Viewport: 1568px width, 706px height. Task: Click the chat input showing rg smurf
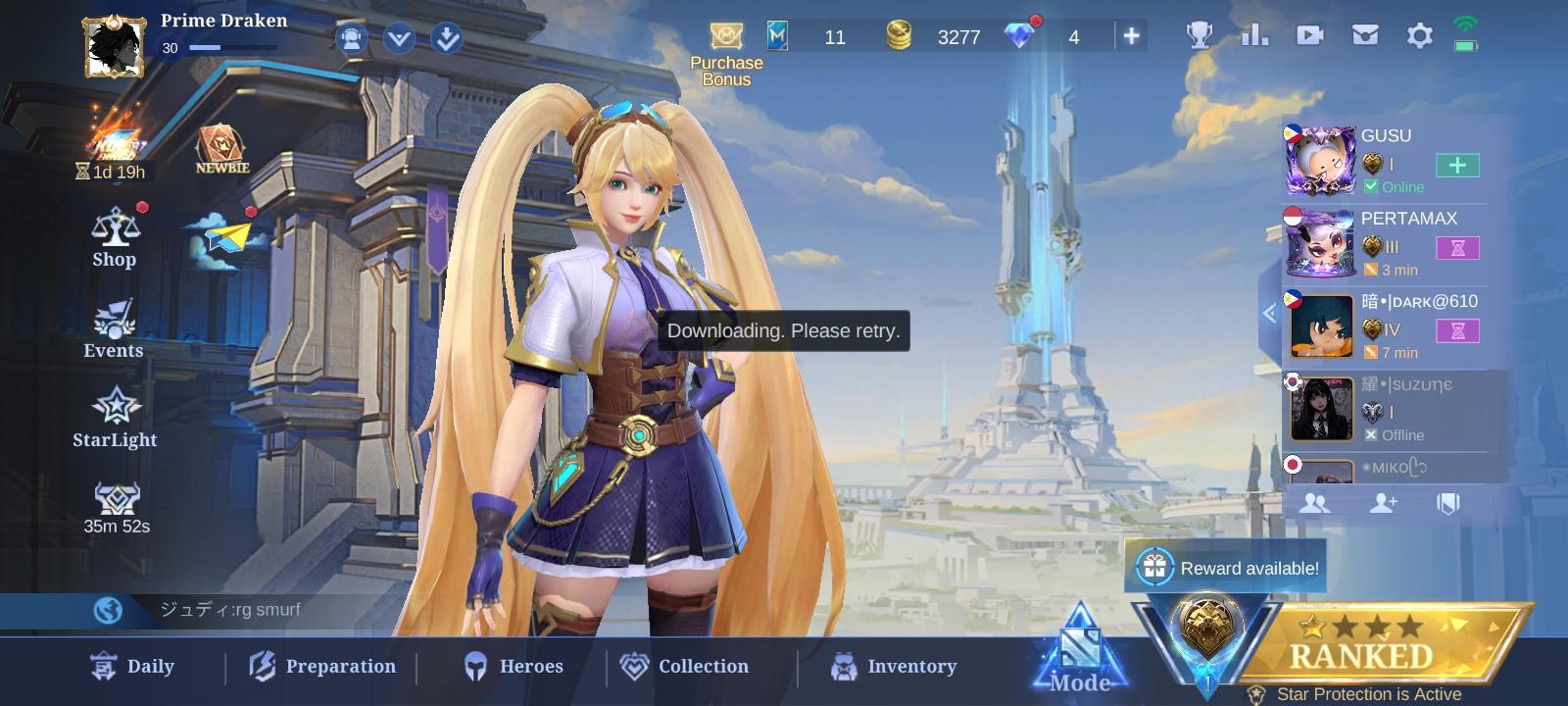(294, 609)
